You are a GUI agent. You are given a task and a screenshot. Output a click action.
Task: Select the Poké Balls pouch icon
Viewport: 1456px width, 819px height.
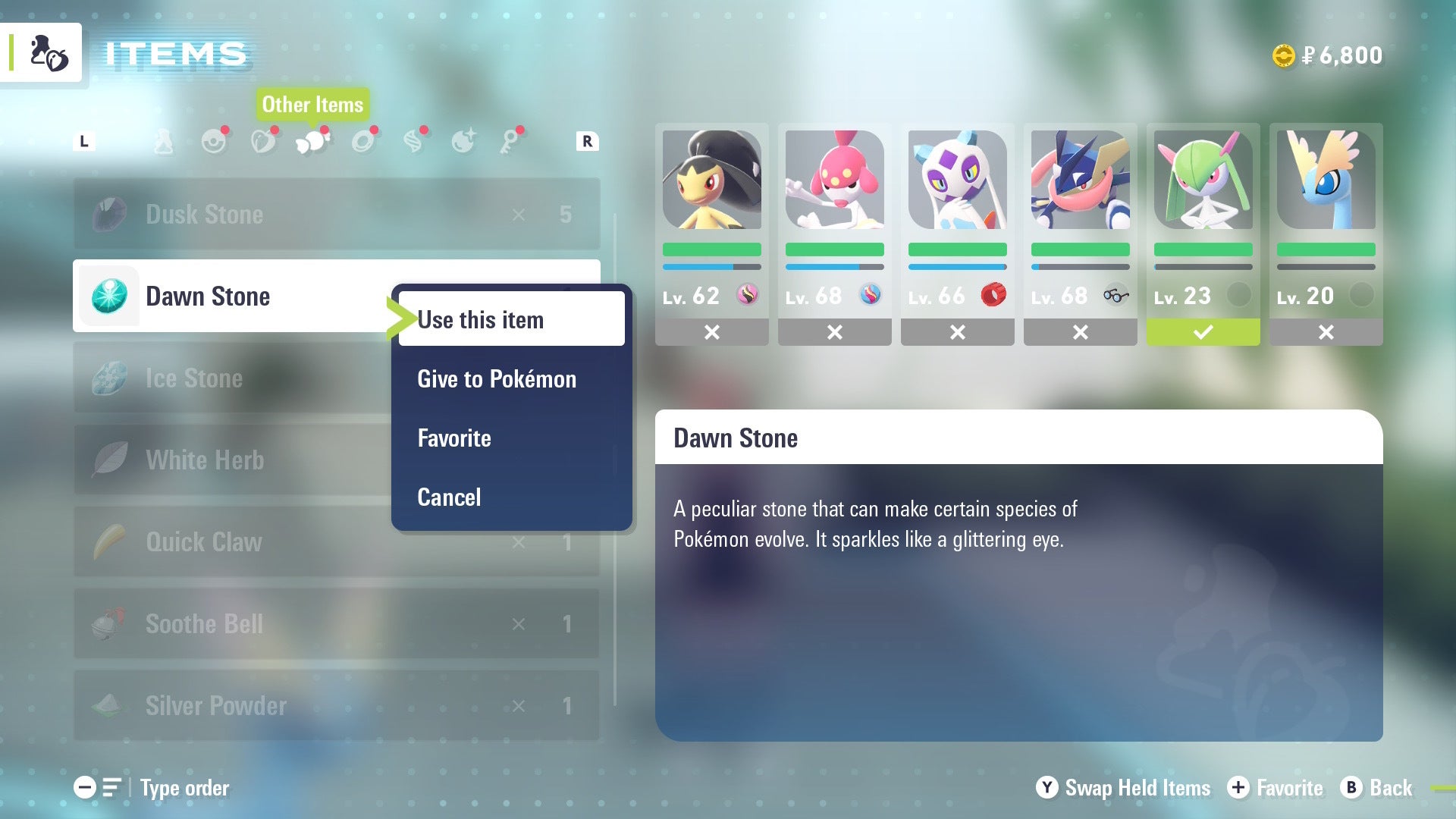pos(213,143)
